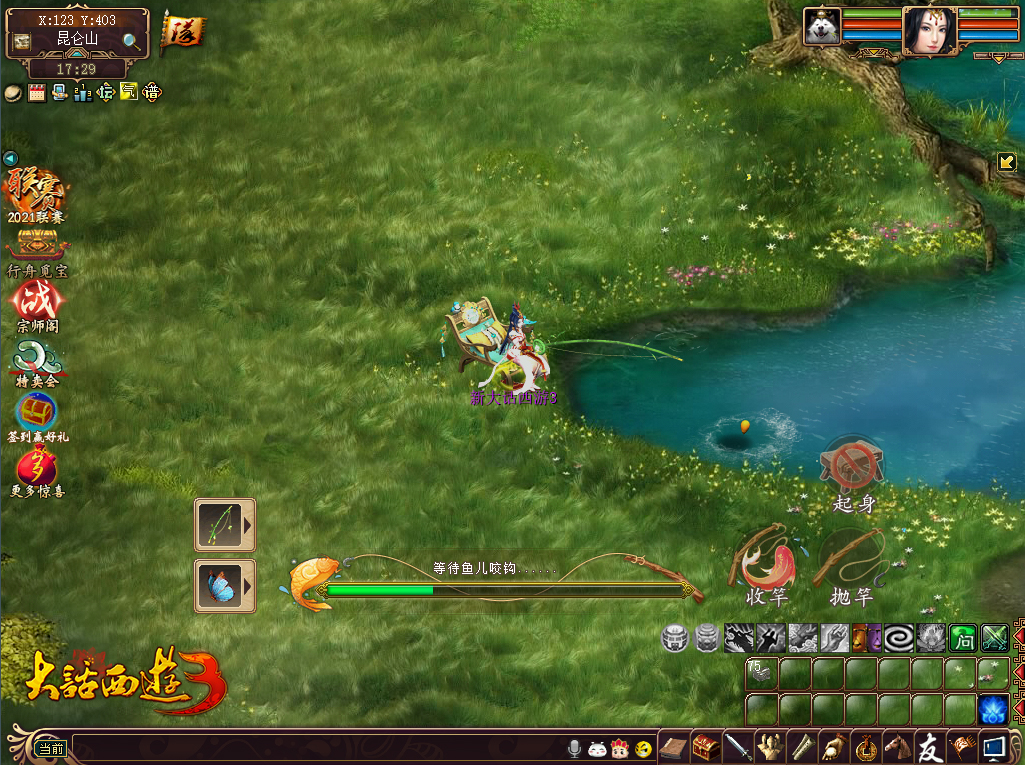
Task: Open the 宗师阁 battle hall
Action: pyautogui.click(x=37, y=304)
